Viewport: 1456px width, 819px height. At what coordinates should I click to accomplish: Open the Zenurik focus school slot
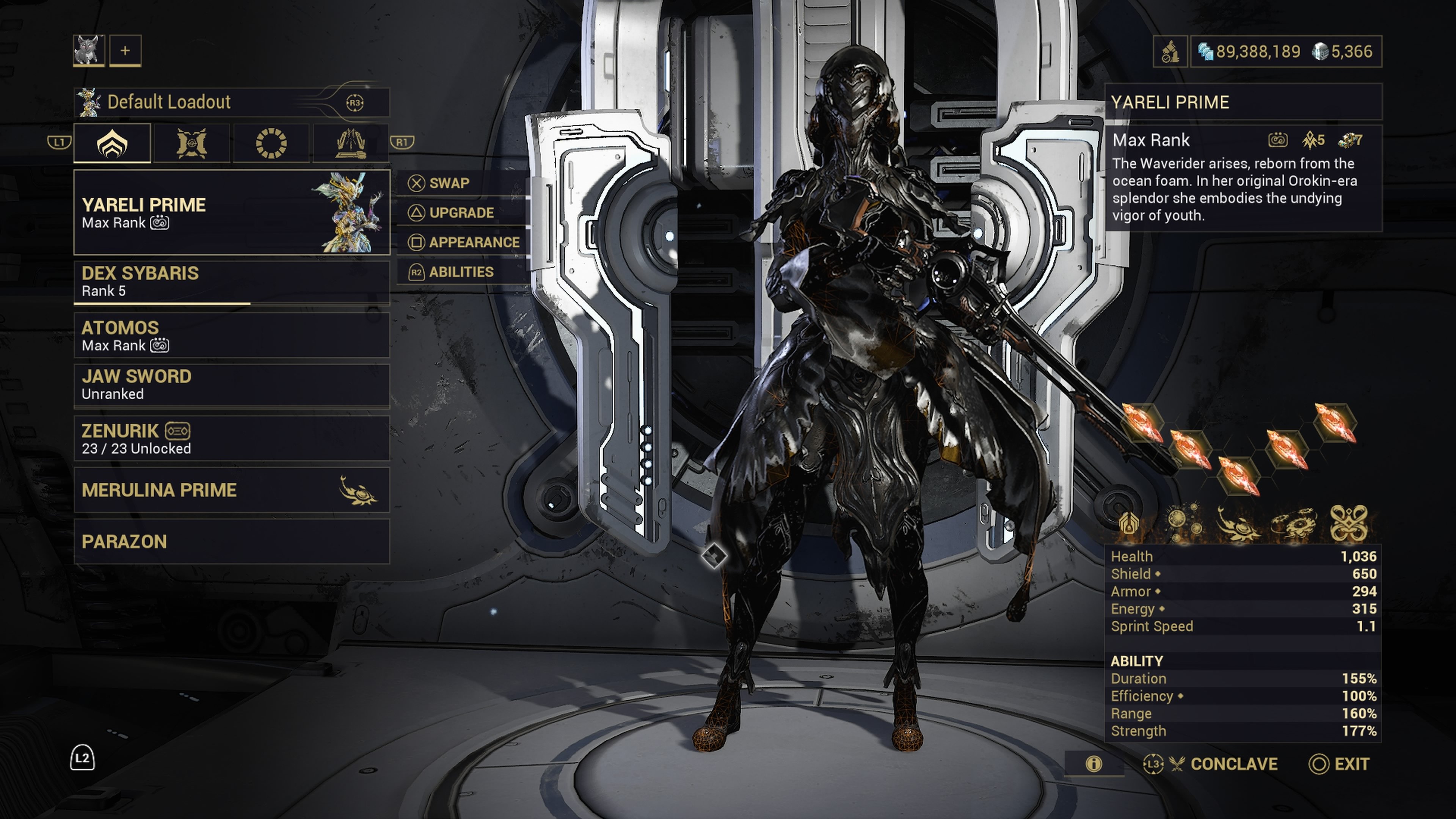click(x=231, y=439)
